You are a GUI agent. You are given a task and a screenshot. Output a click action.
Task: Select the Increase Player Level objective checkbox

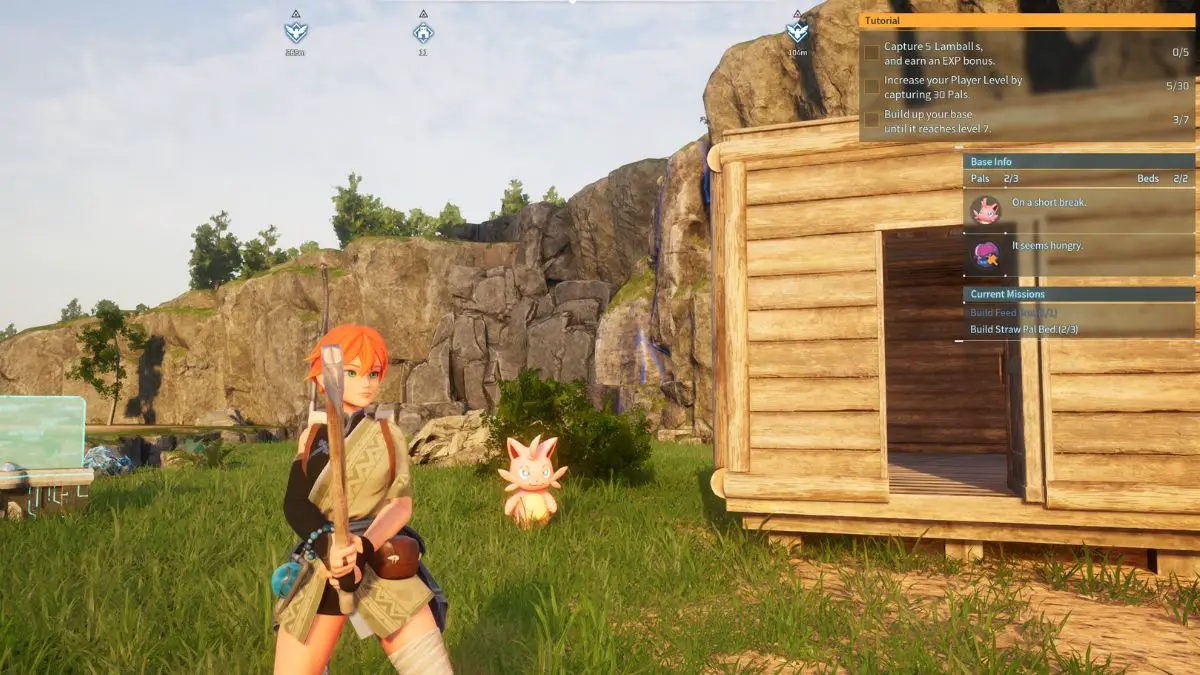[872, 87]
